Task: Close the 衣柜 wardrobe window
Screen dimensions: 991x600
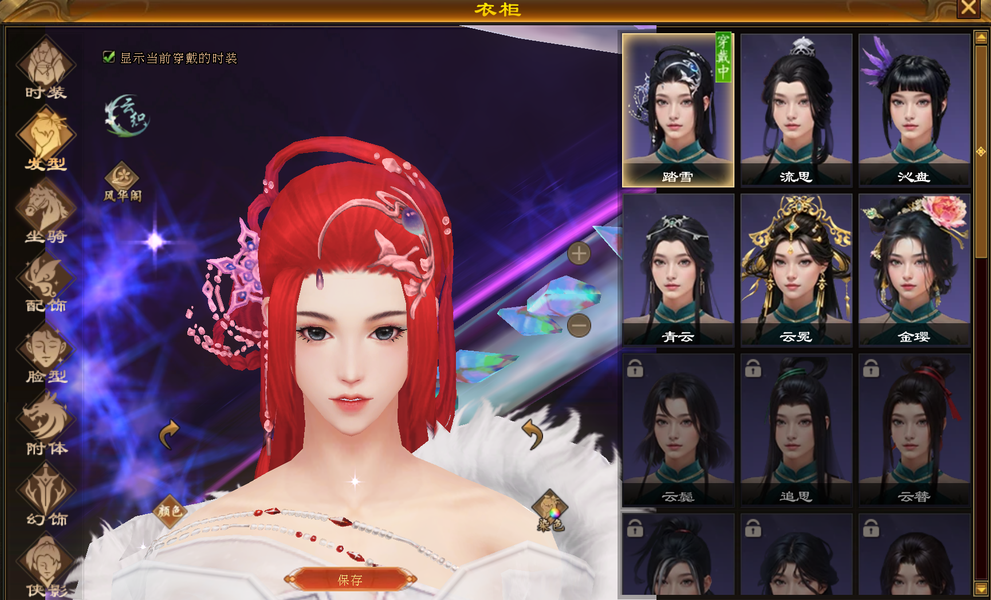Action: (x=968, y=8)
